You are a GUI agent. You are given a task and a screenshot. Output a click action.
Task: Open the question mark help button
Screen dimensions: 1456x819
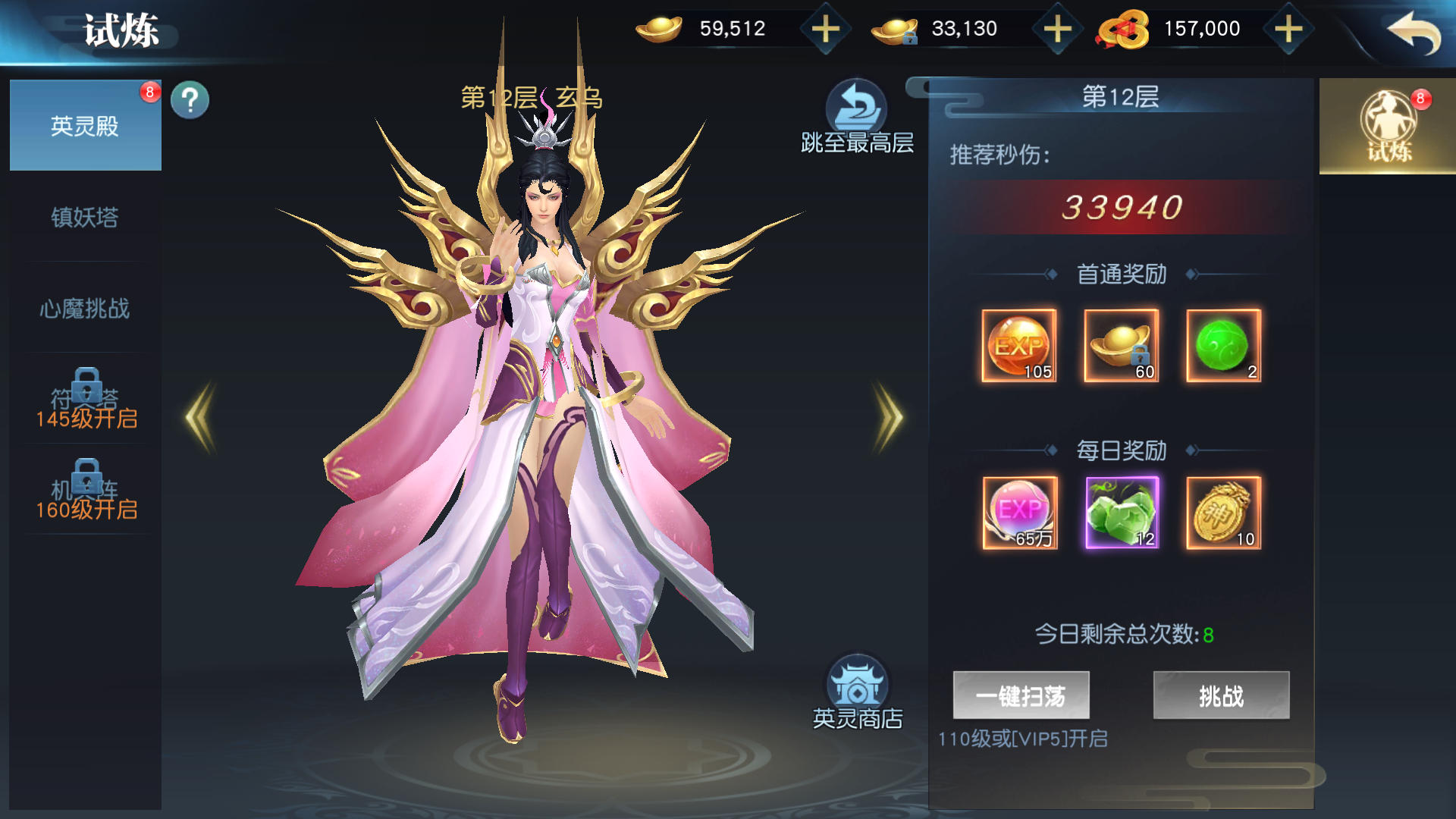tap(190, 100)
